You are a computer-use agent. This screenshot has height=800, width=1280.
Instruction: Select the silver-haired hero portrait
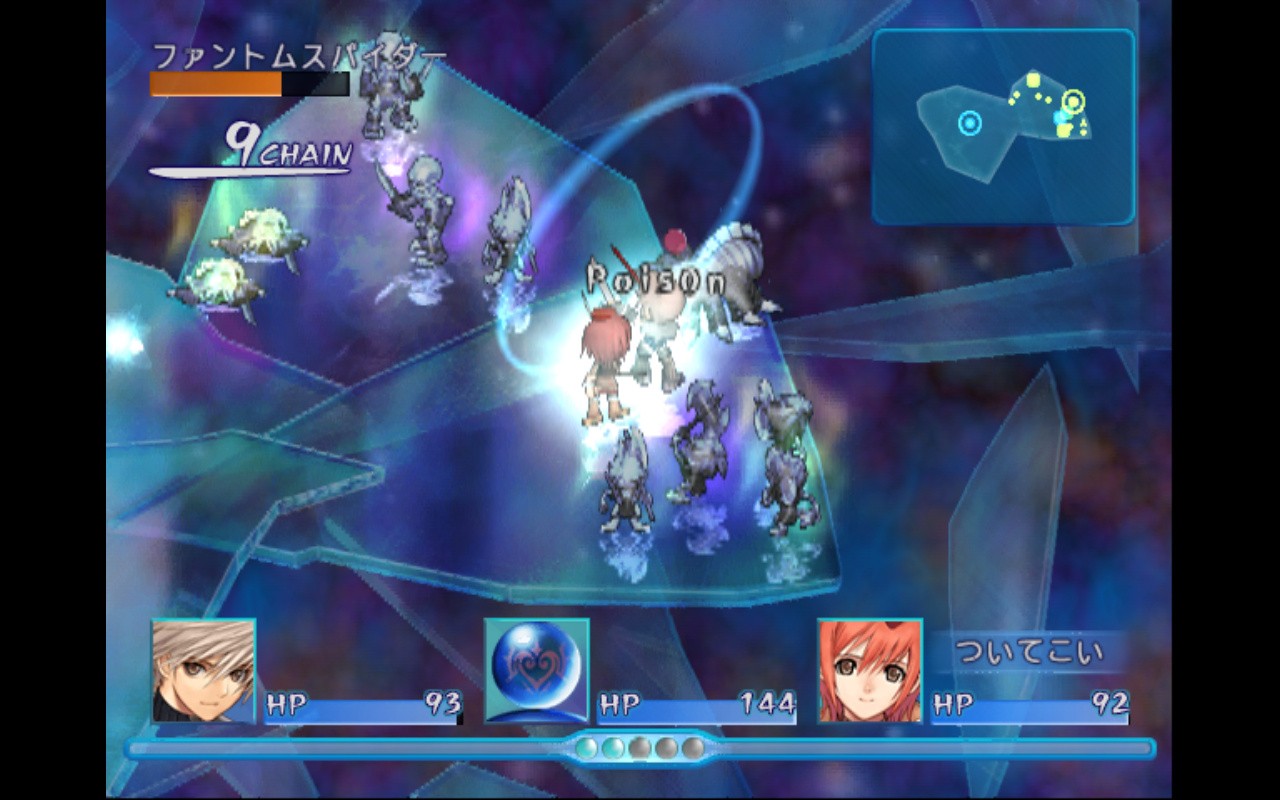click(204, 670)
